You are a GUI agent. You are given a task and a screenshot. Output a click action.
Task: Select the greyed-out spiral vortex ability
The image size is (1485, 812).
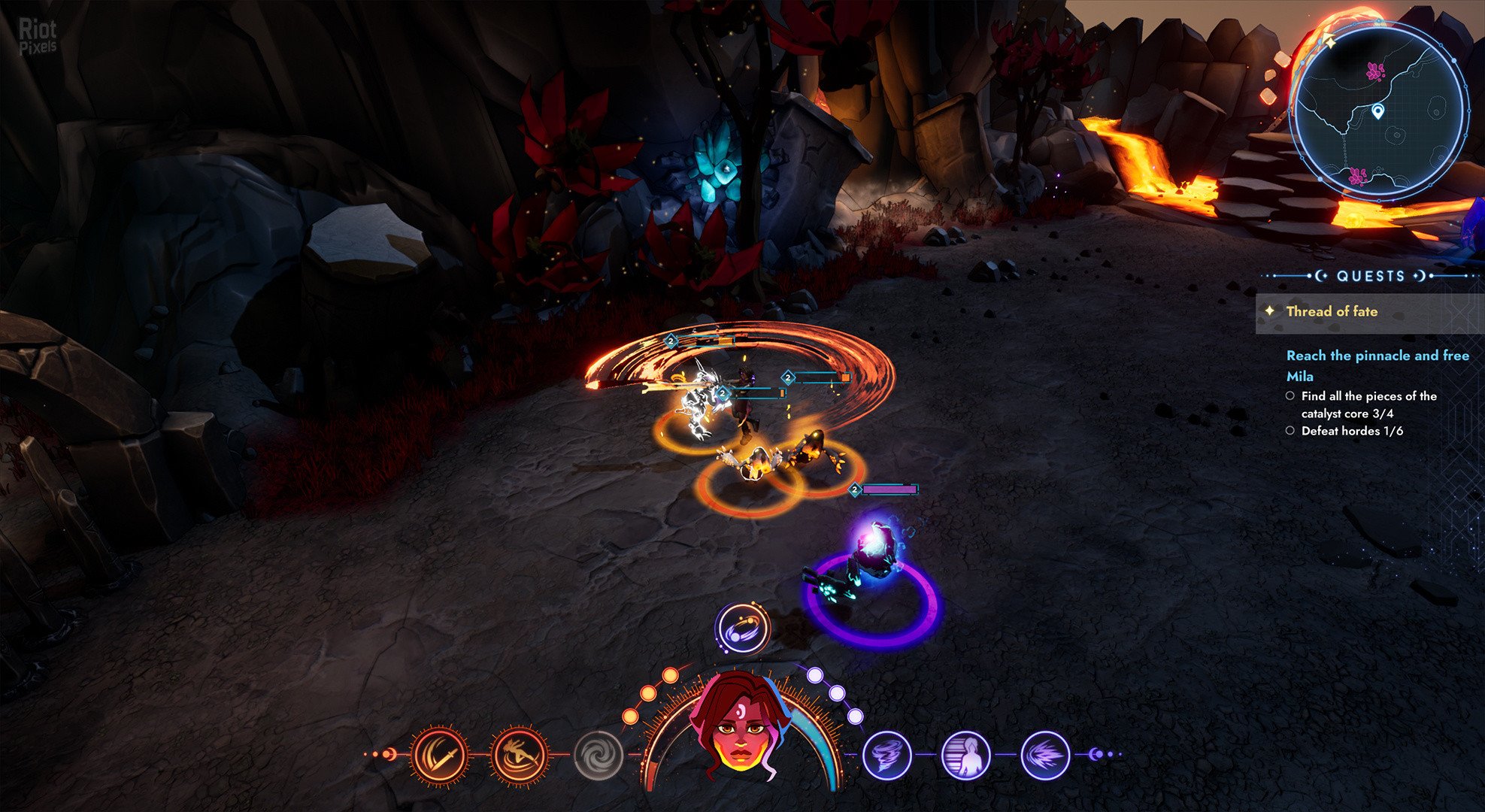coord(599,756)
